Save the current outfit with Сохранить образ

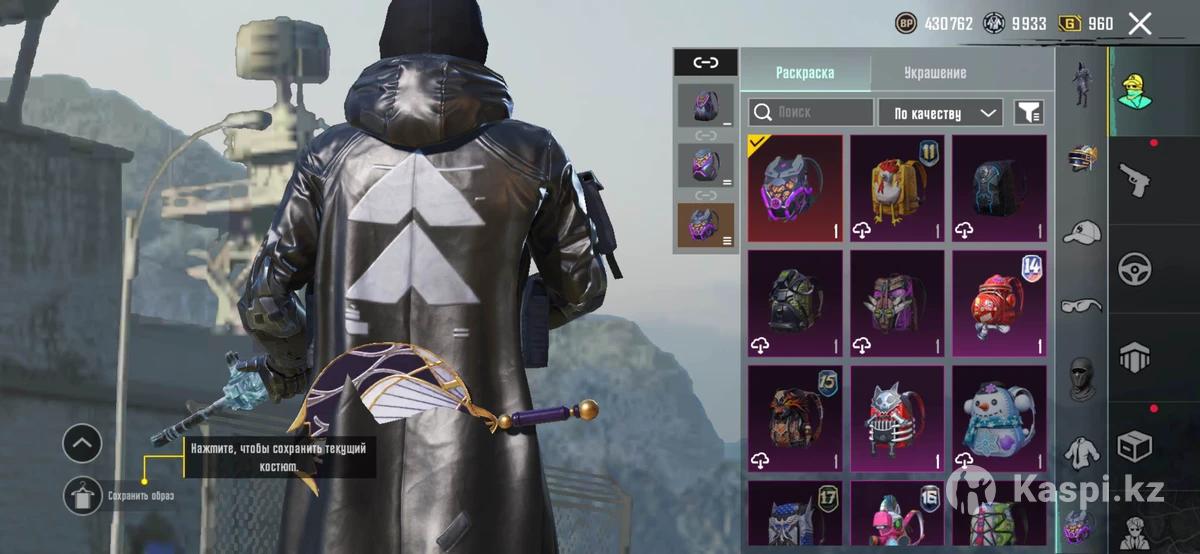point(83,496)
